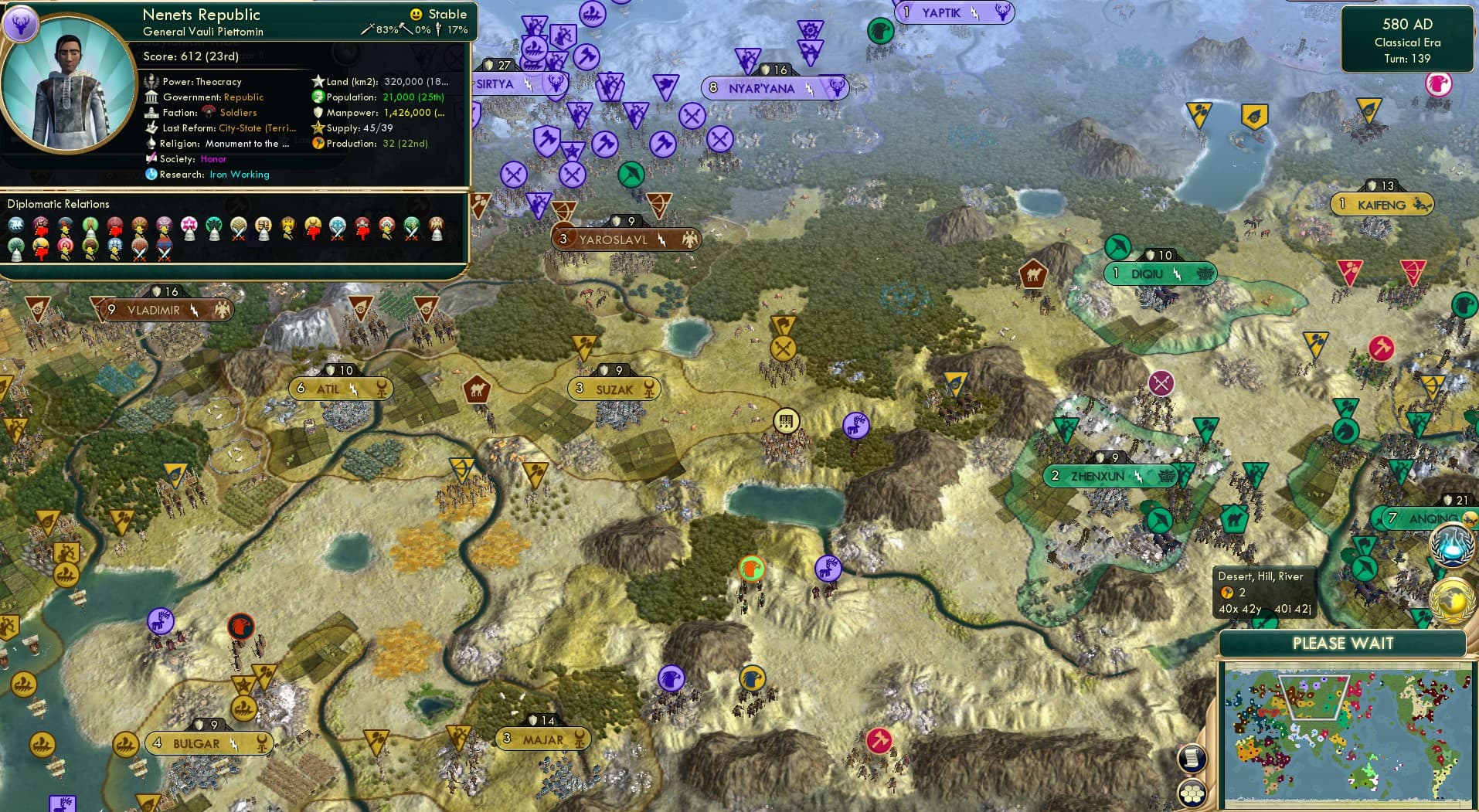Click the Supply star icon
The height and width of the screenshot is (812, 1479).
318,128
